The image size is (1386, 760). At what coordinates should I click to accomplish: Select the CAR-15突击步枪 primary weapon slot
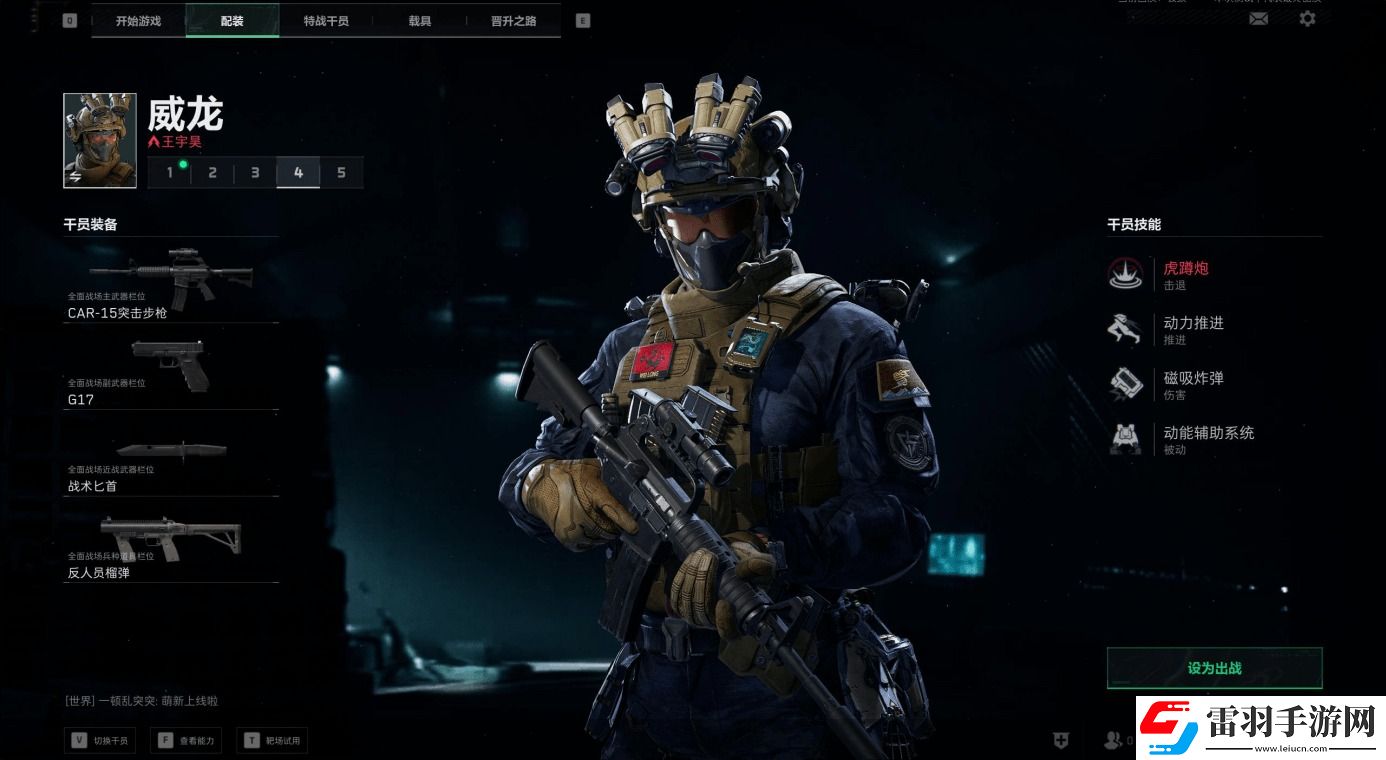click(x=170, y=283)
